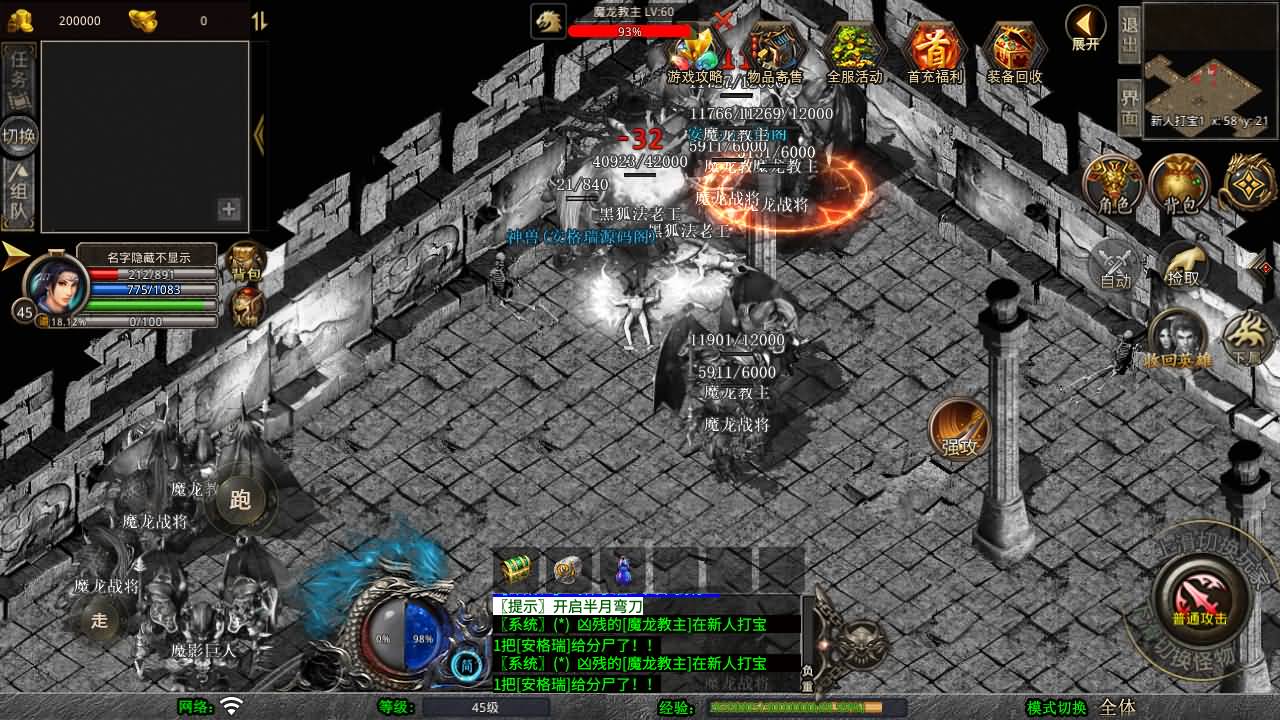Screen dimensions: 1280x720
Task: Click the 展开 expand arrow button
Action: [x=1086, y=27]
